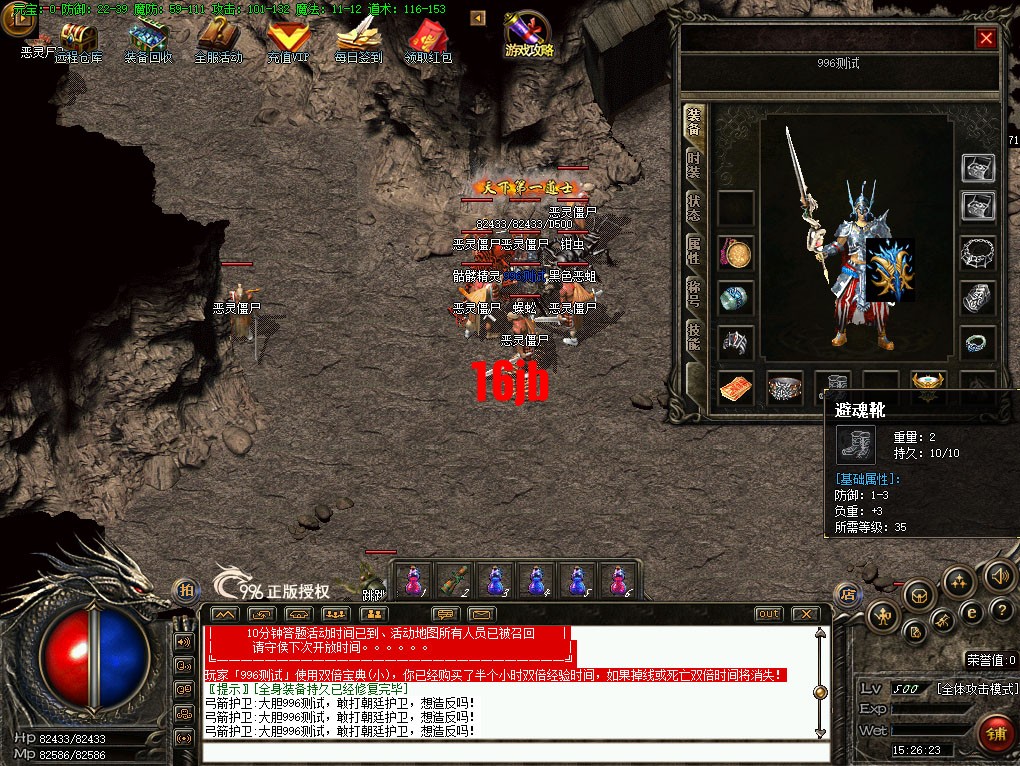Switch to the 状态 status tab
This screenshot has width=1020, height=766.
pyautogui.click(x=694, y=208)
